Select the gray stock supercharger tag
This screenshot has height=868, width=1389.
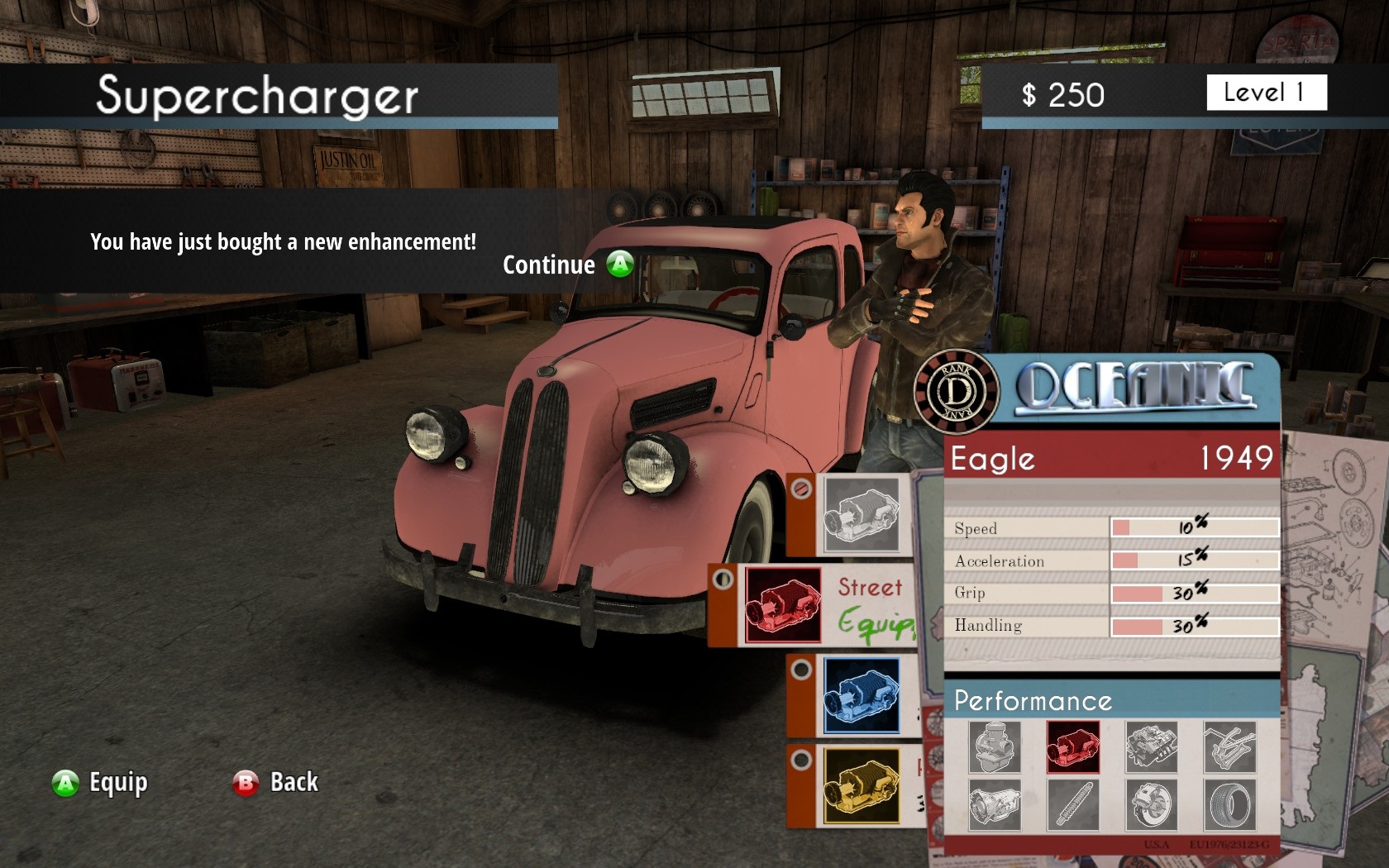[x=861, y=514]
